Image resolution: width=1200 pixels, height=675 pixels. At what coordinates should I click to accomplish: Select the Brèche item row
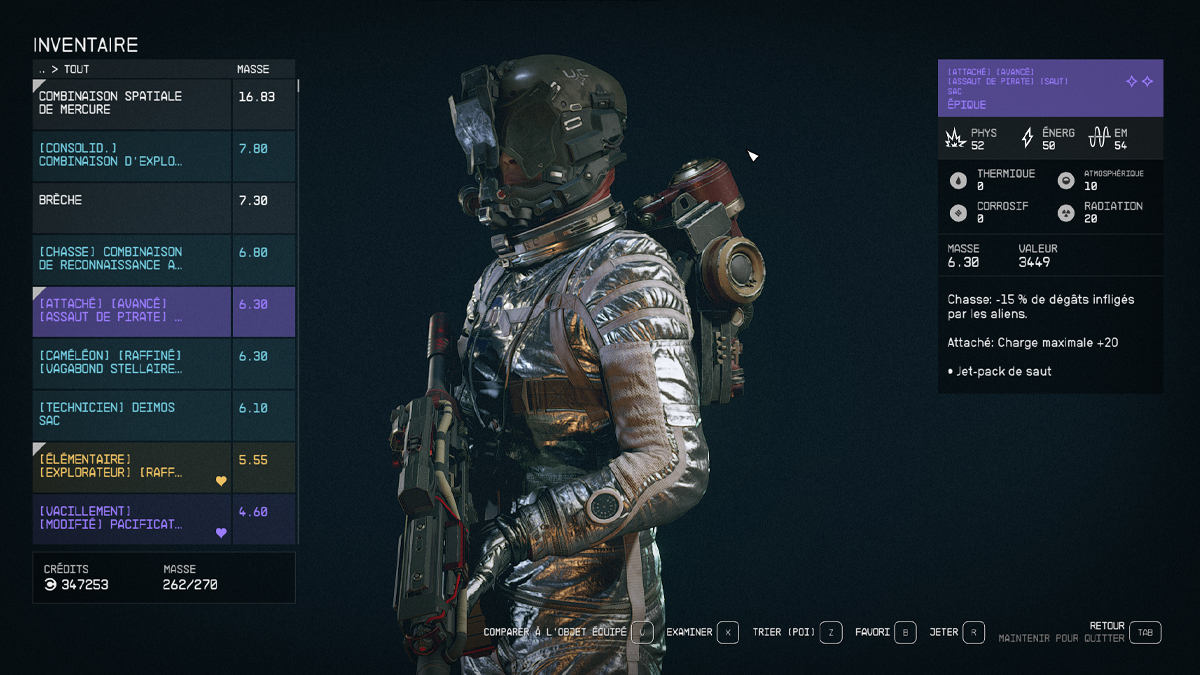(x=134, y=208)
